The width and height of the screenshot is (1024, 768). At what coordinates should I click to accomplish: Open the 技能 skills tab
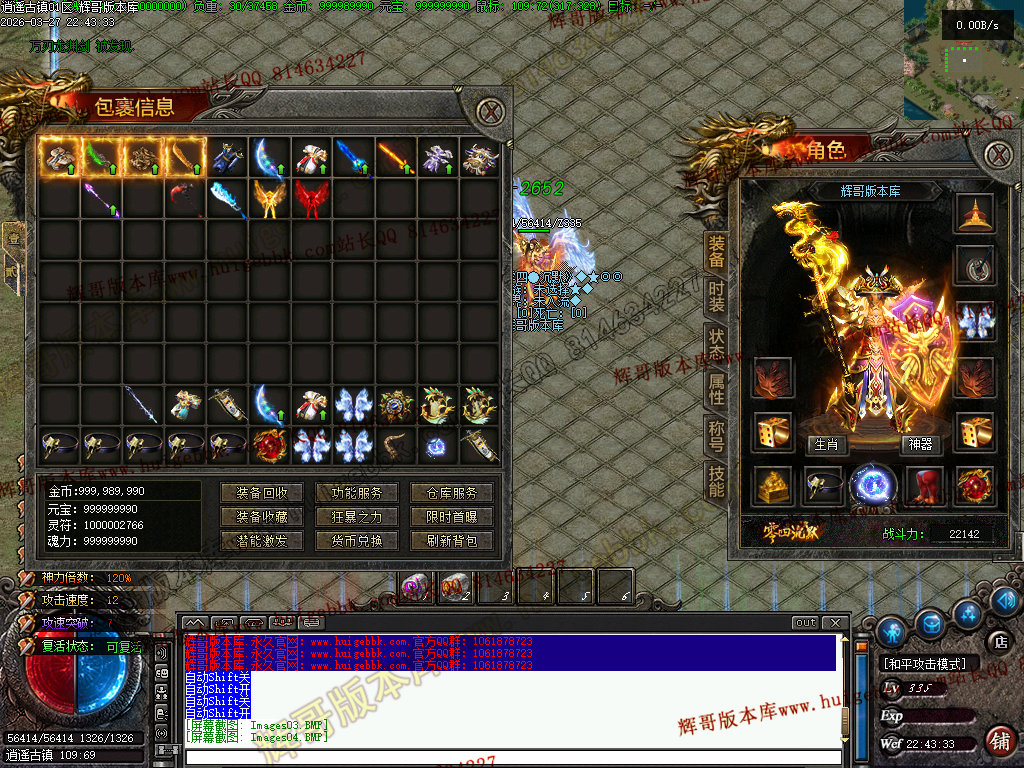tap(716, 481)
